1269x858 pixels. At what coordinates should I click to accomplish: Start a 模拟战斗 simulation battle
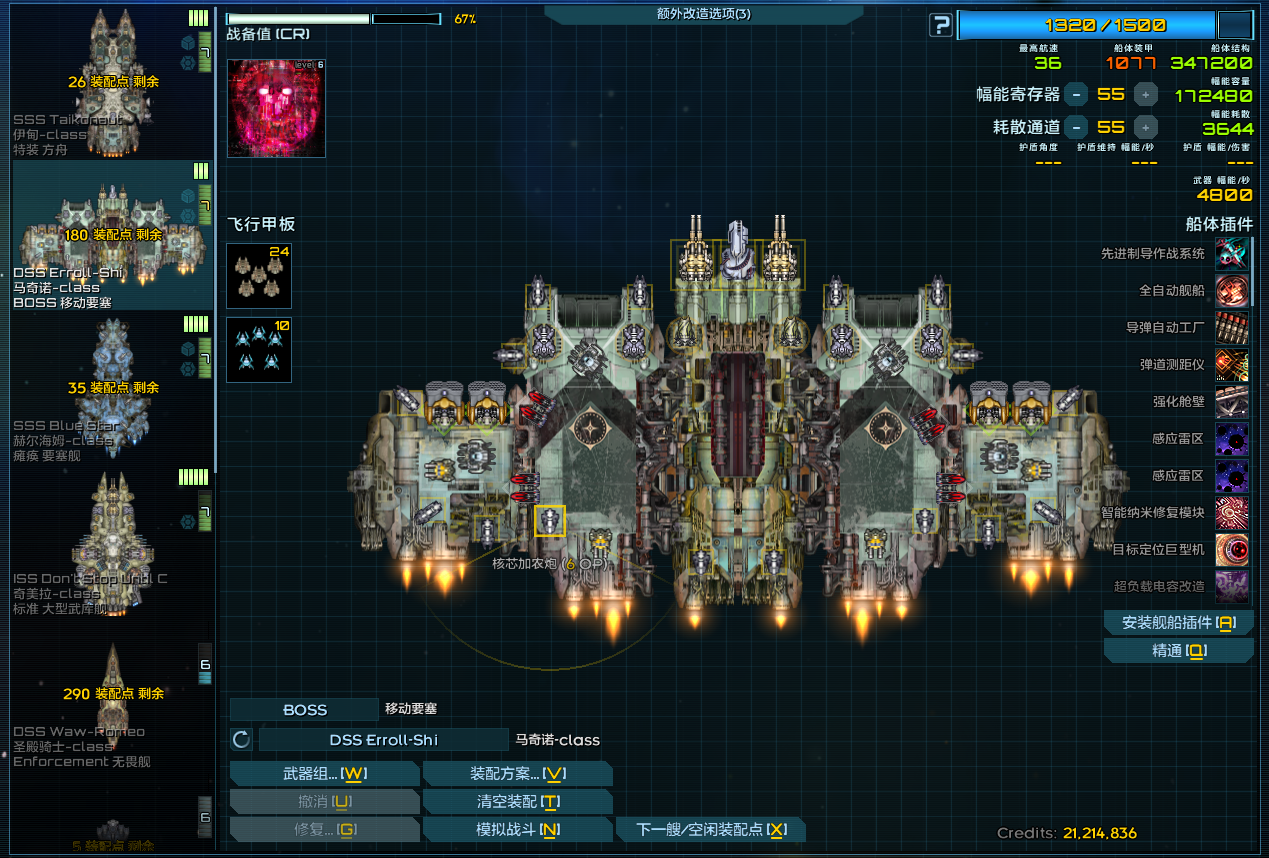(517, 830)
